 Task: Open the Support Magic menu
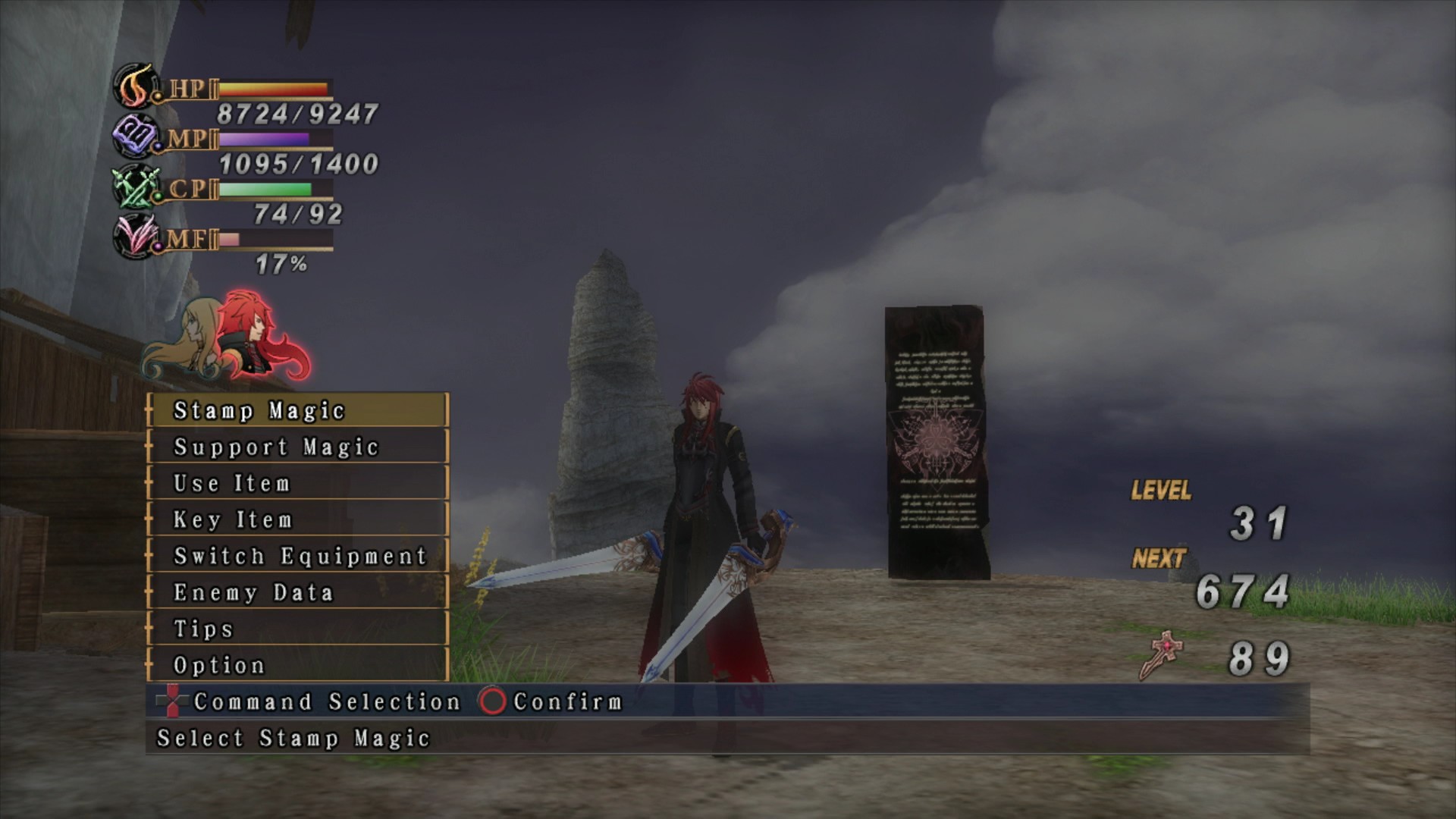(x=297, y=447)
